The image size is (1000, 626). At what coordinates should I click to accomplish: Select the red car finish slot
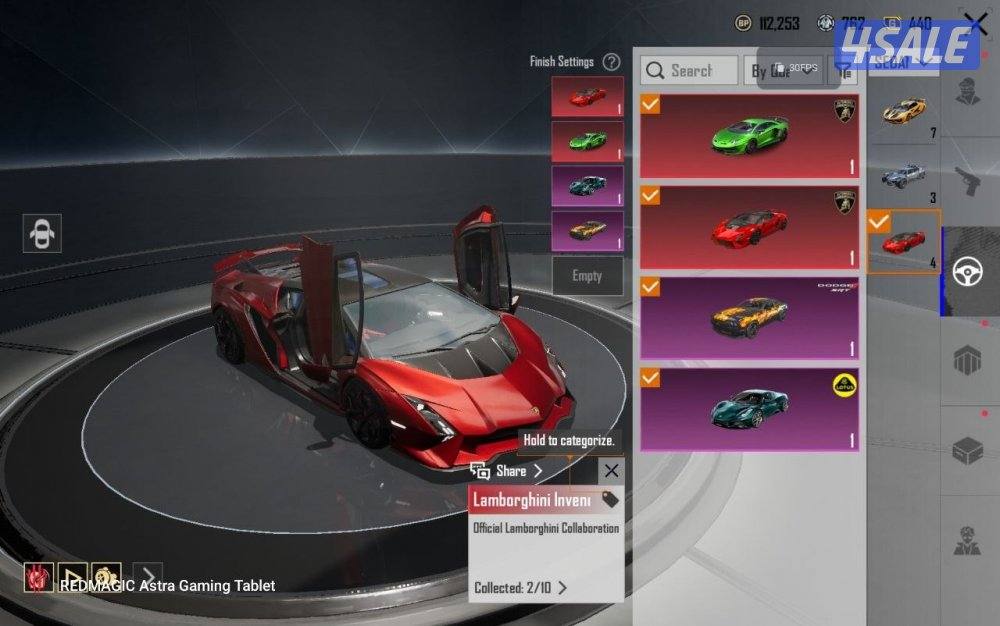coord(587,97)
